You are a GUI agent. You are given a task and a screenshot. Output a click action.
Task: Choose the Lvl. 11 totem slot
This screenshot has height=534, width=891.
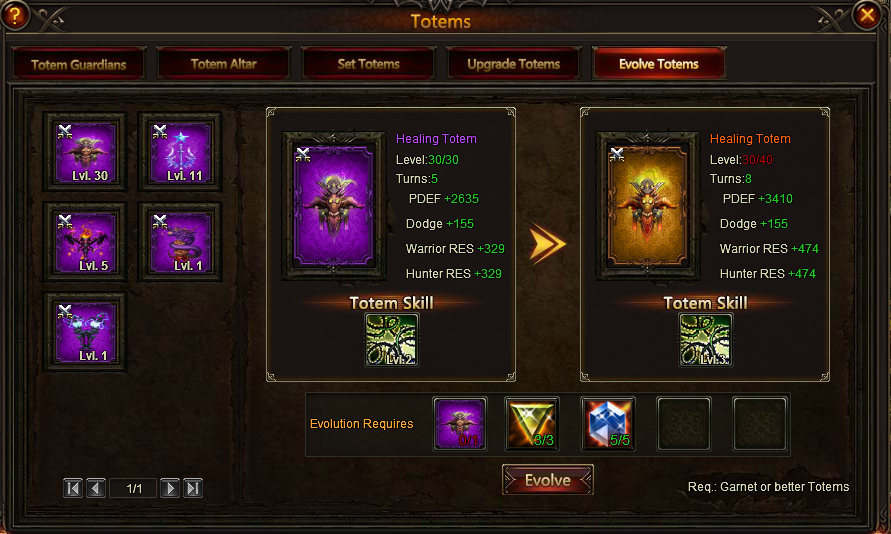click(x=180, y=152)
